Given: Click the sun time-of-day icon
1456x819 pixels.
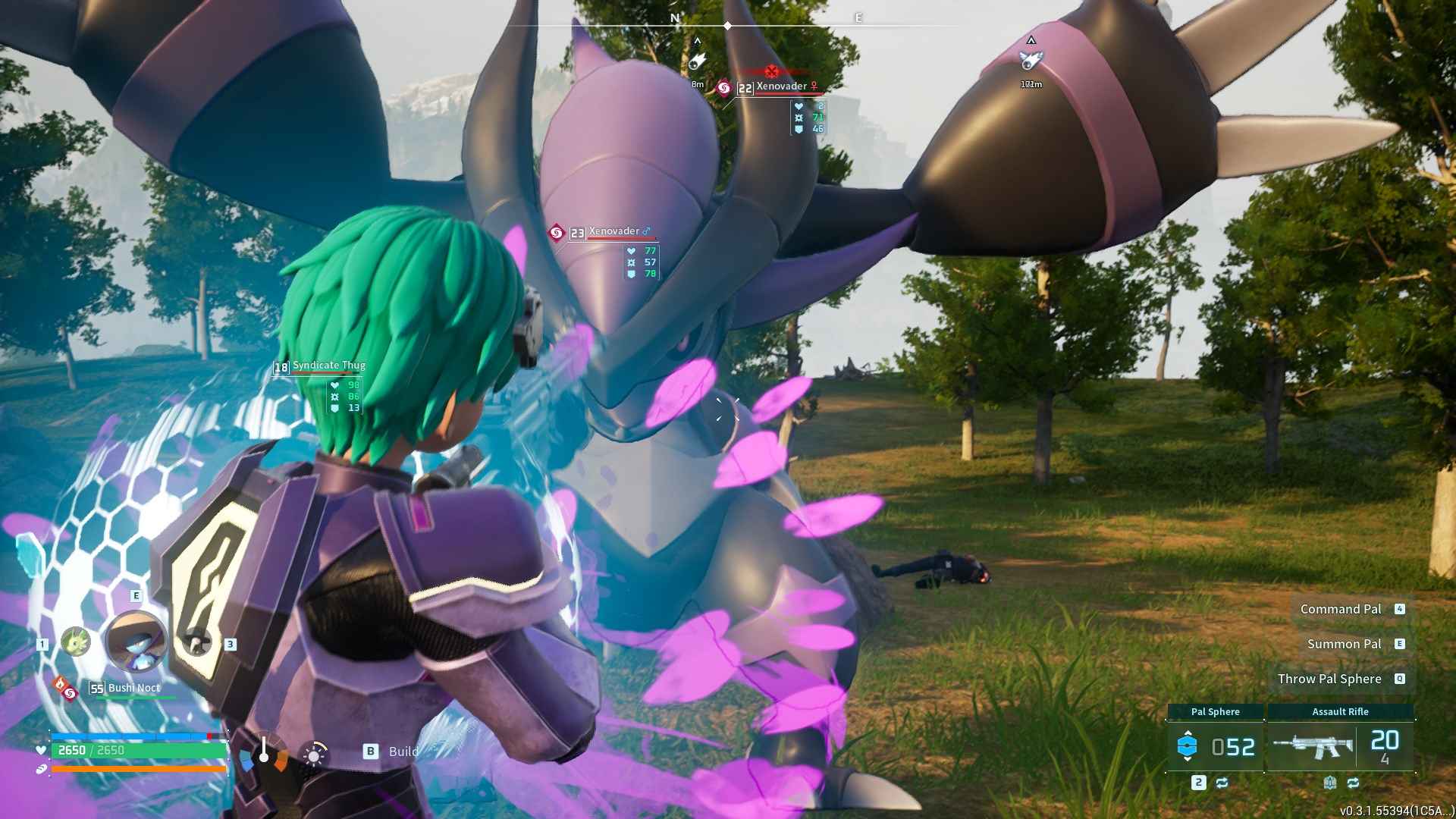Looking at the screenshot, I should [x=314, y=754].
